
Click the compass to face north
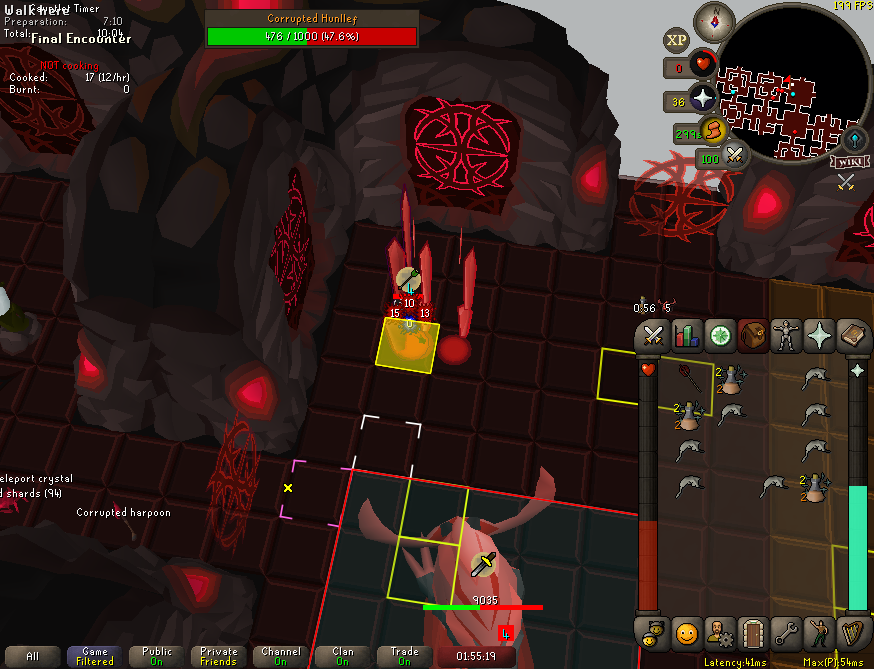pyautogui.click(x=714, y=21)
